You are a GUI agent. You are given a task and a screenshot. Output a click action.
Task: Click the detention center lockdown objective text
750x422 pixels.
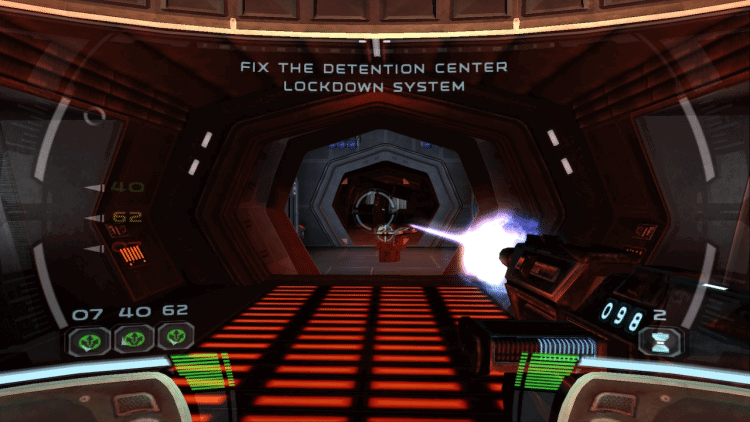tap(374, 77)
